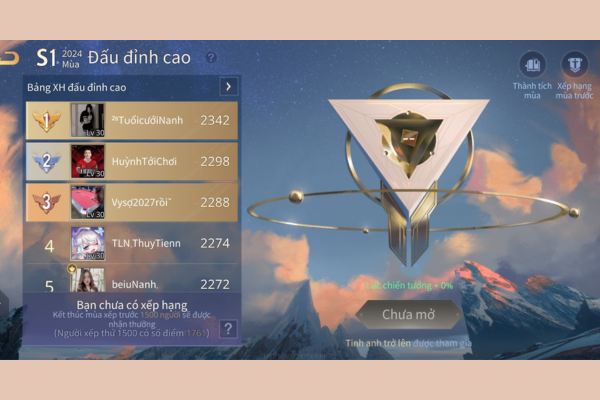This screenshot has height=400, width=600.
Task: Open the Thành tích mùa icon
Action: (x=532, y=68)
